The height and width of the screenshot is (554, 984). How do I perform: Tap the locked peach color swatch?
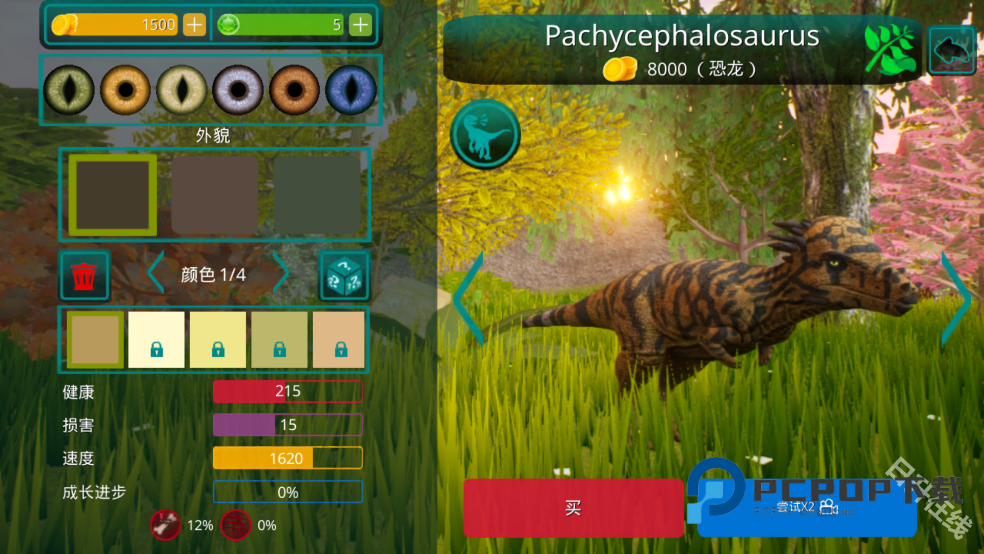(x=339, y=339)
